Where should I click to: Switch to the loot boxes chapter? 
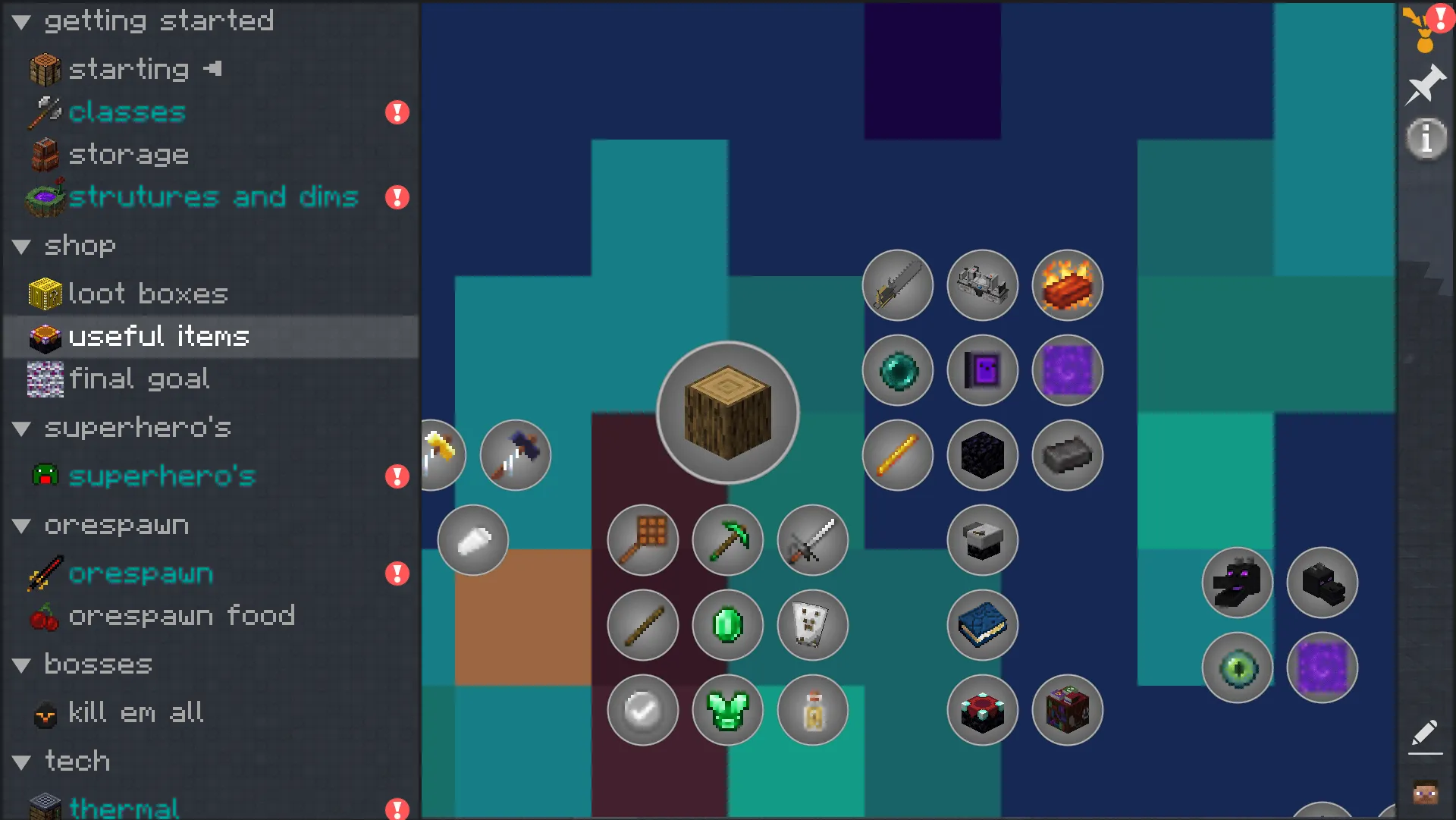point(147,294)
